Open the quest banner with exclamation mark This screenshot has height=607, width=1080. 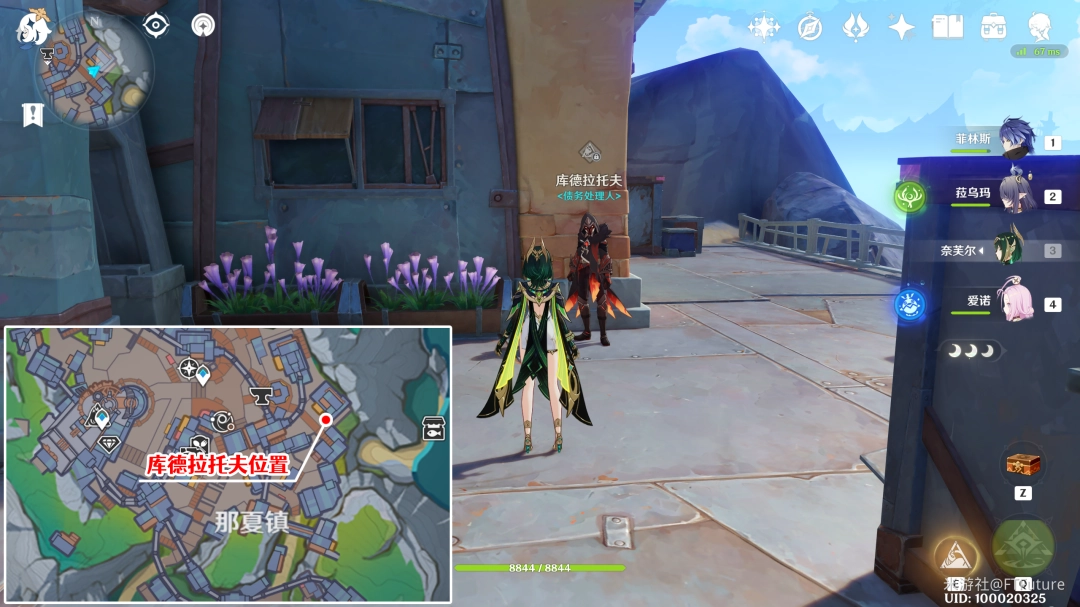tap(33, 114)
